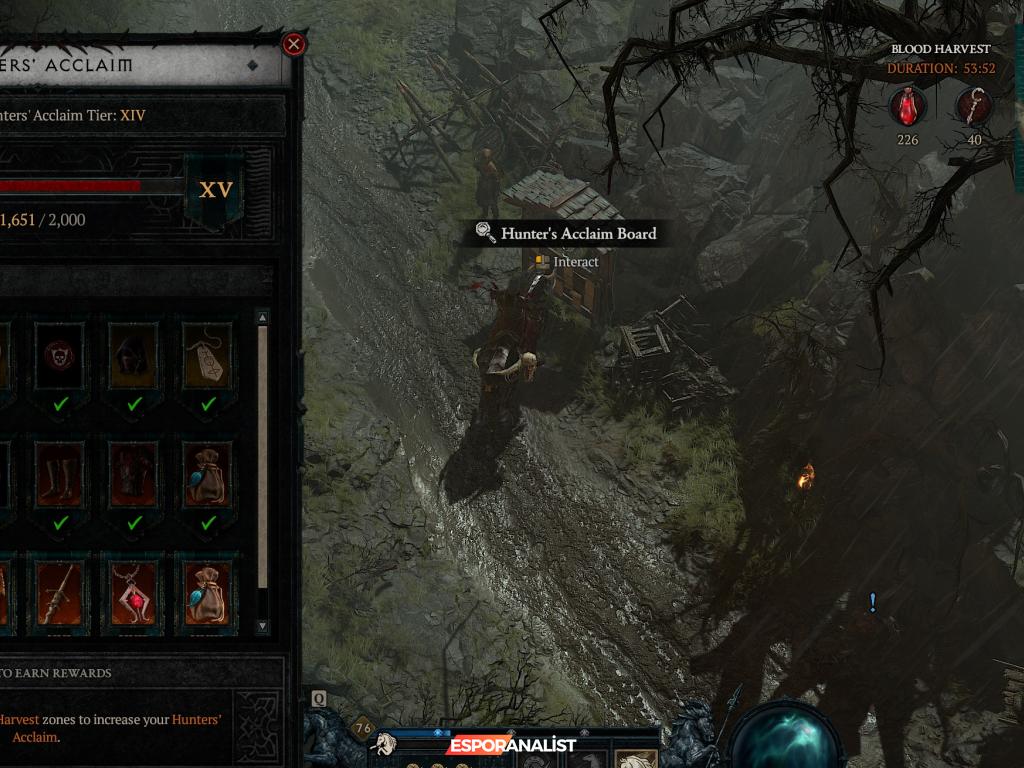This screenshot has width=1024, height=768.
Task: Select the checked pouch cache reward
Action: point(208,473)
